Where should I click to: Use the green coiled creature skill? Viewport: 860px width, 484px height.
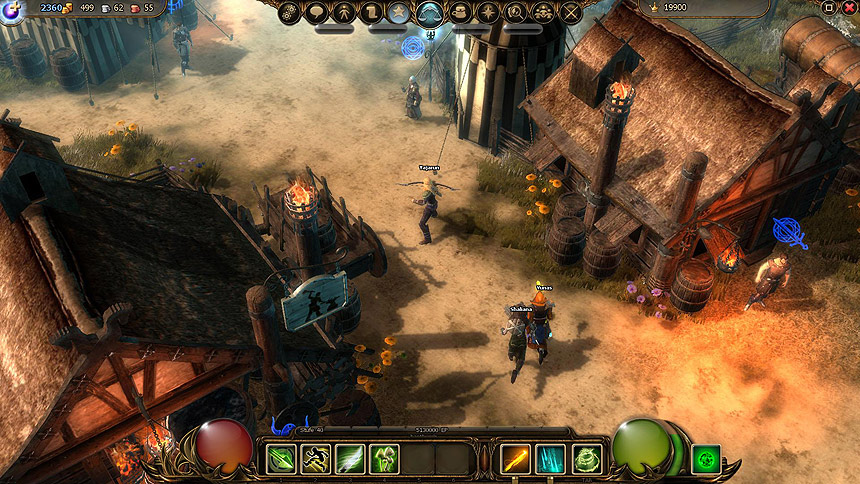[x=586, y=459]
